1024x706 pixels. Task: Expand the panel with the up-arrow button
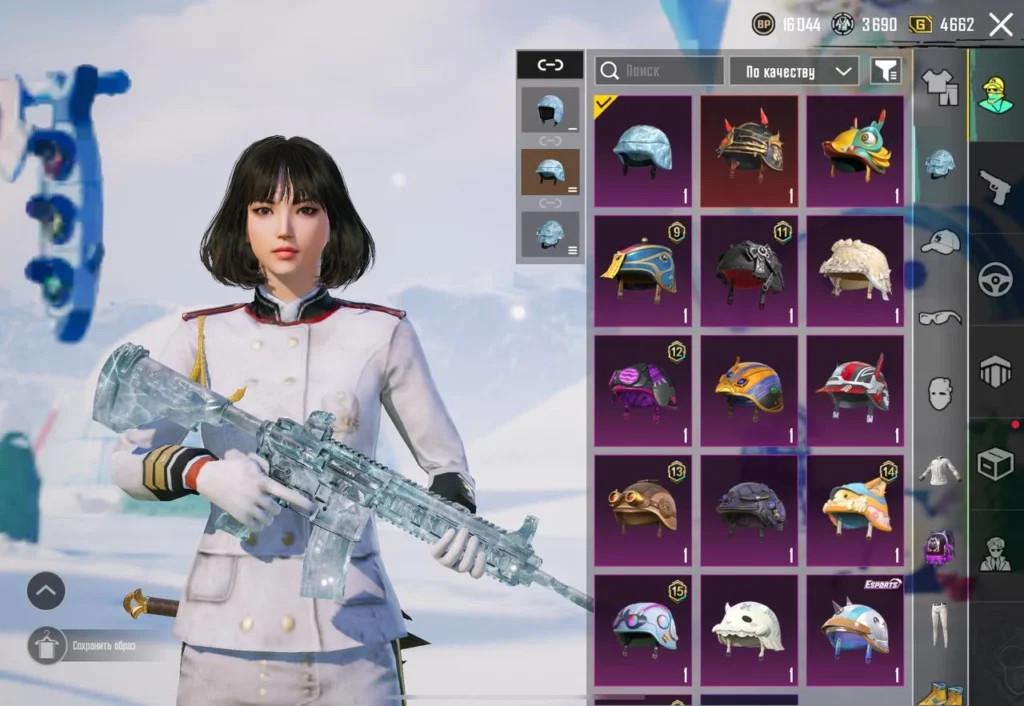46,591
